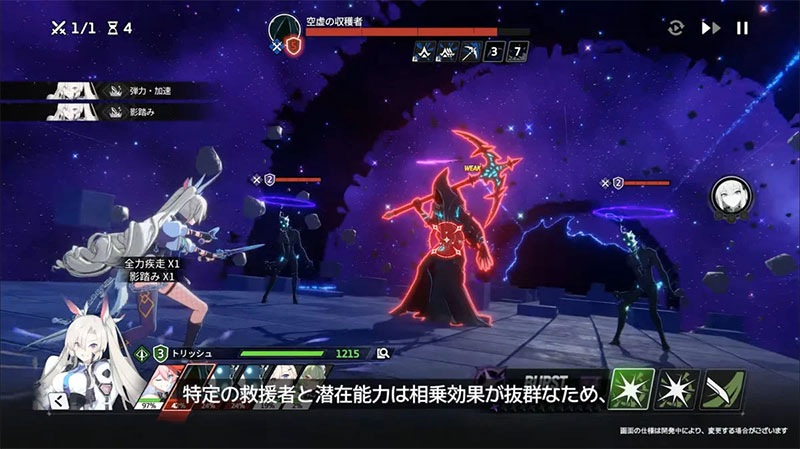Inspect character details with the magnifier icon

383,353
